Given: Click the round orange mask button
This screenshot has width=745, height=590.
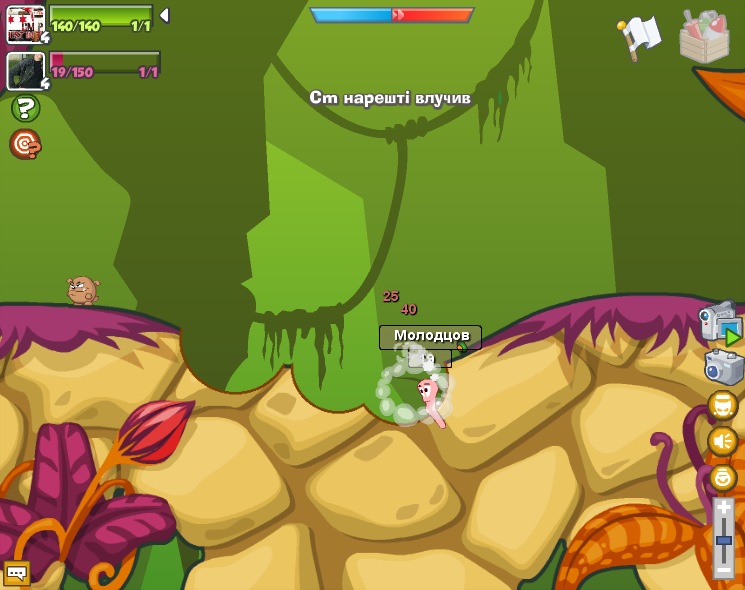Looking at the screenshot, I should coord(722,405).
